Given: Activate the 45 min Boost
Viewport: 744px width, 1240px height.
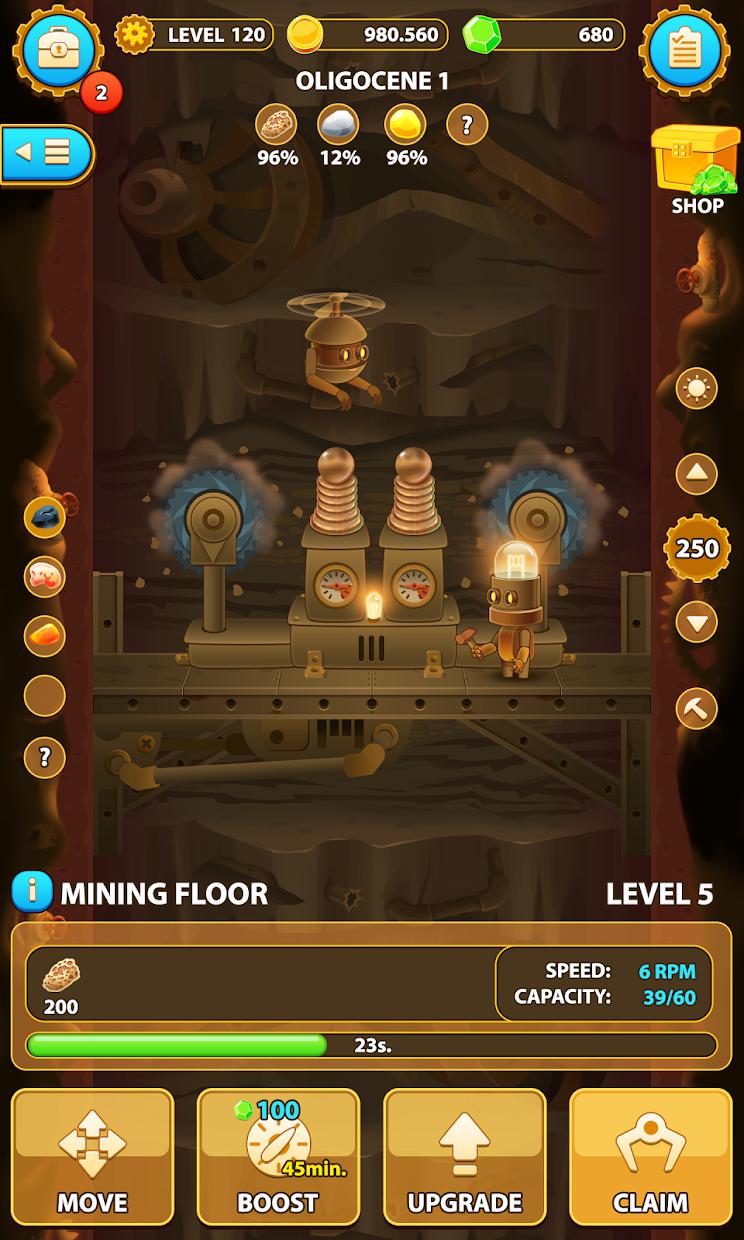Looking at the screenshot, I should [x=278, y=1156].
